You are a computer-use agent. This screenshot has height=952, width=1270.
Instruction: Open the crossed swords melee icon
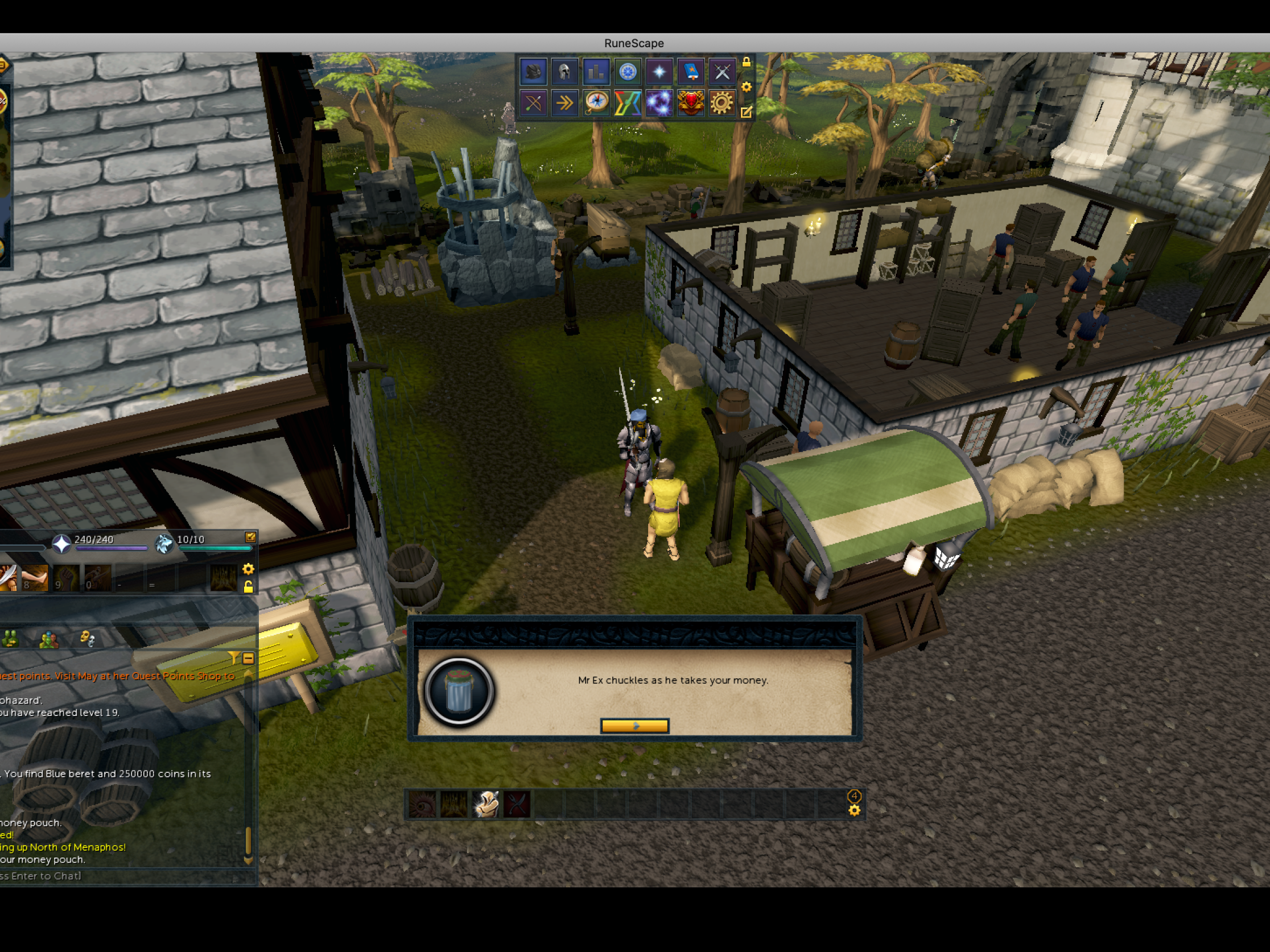coord(721,72)
